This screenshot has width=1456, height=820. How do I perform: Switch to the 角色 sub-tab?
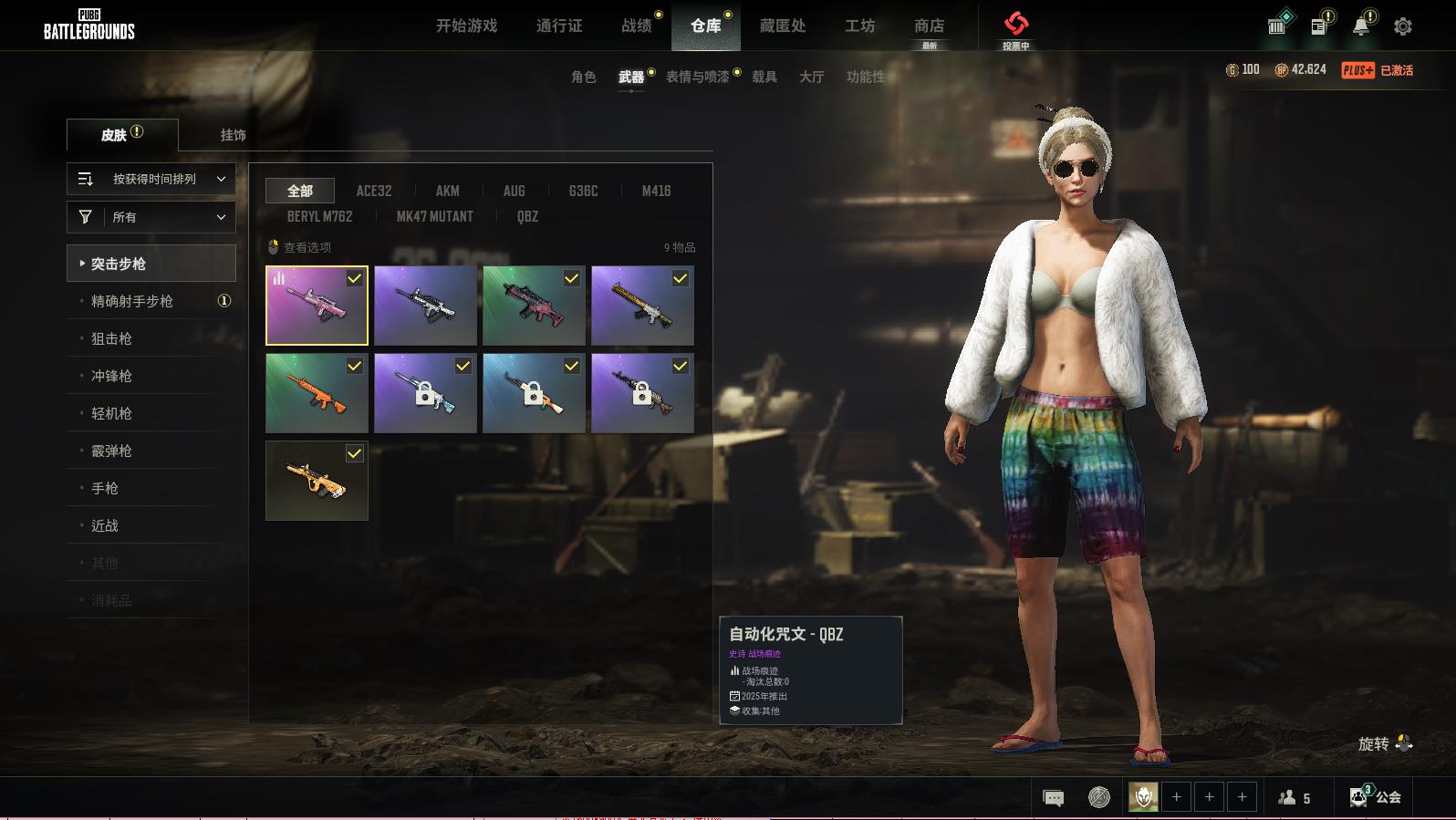[x=583, y=77]
